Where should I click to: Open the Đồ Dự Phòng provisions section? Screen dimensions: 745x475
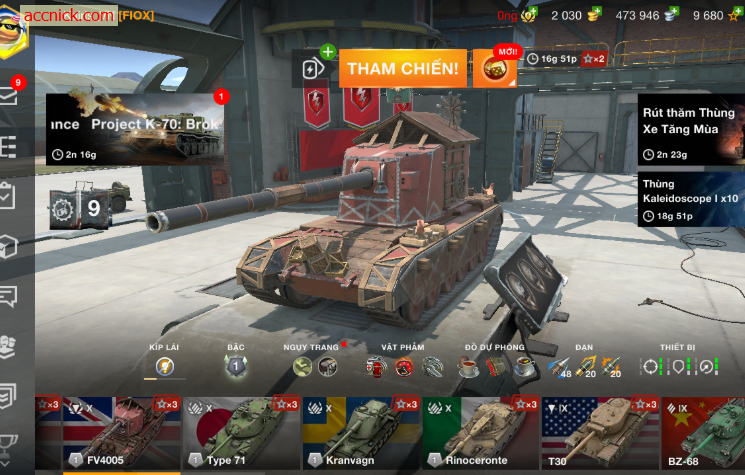coord(497,367)
